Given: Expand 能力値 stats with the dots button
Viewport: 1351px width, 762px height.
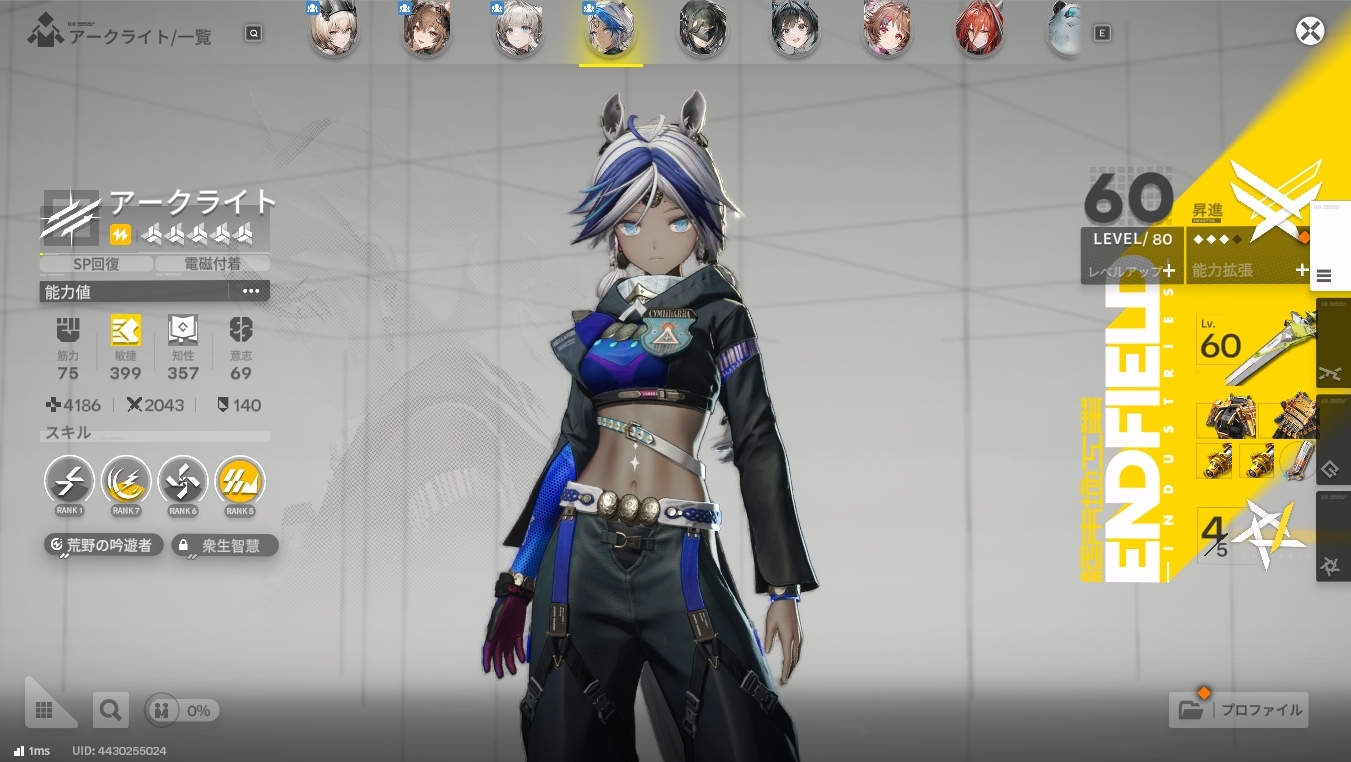Looking at the screenshot, I should [x=250, y=291].
